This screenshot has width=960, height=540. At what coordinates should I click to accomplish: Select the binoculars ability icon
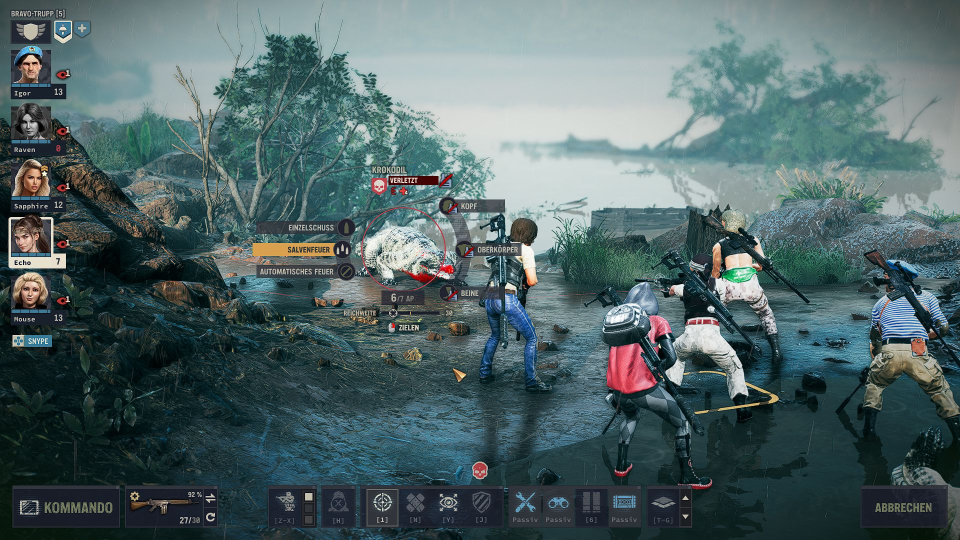click(x=558, y=503)
